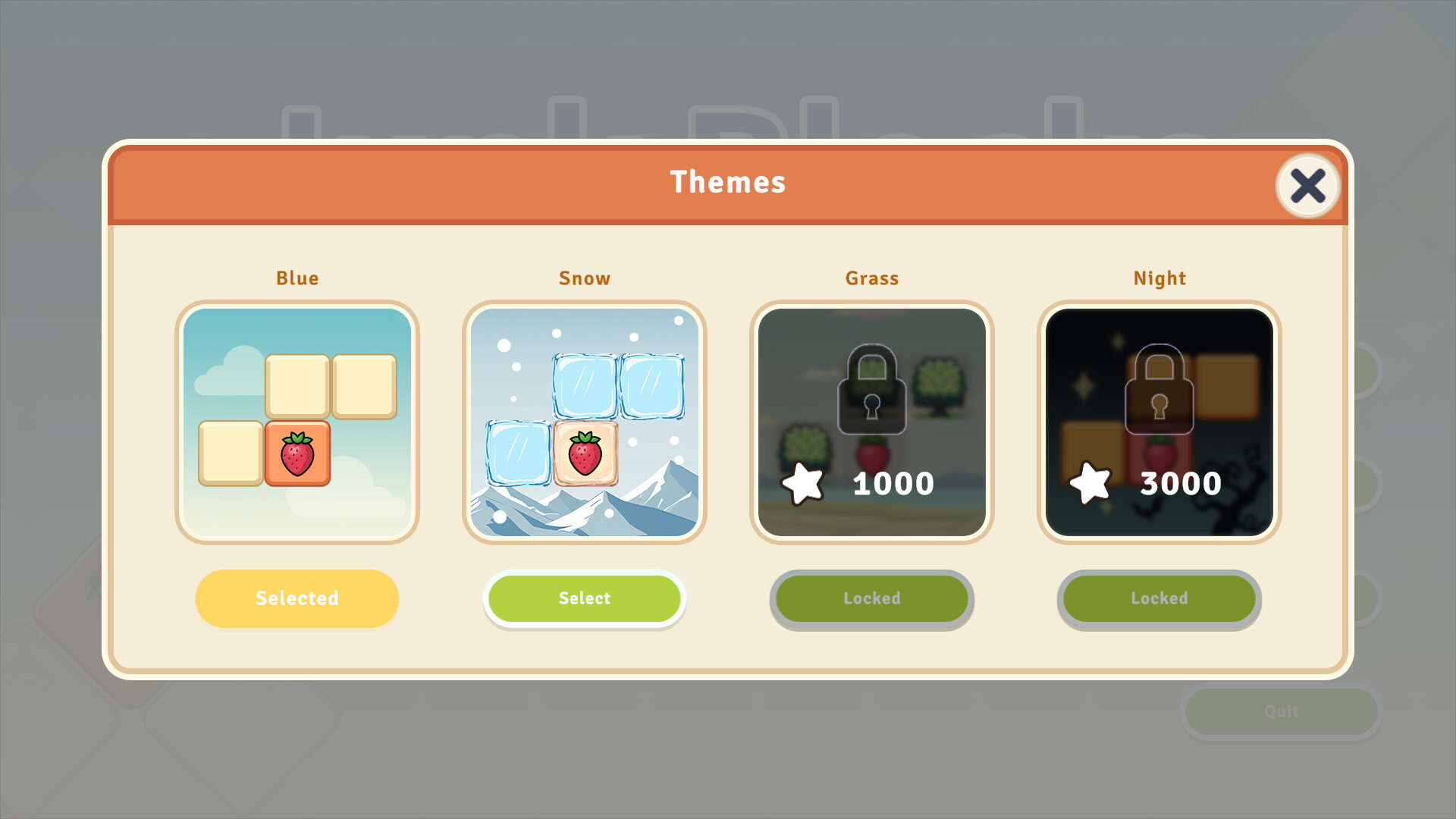1456x819 pixels.
Task: Click the Night theme label text
Action: 1160,278
